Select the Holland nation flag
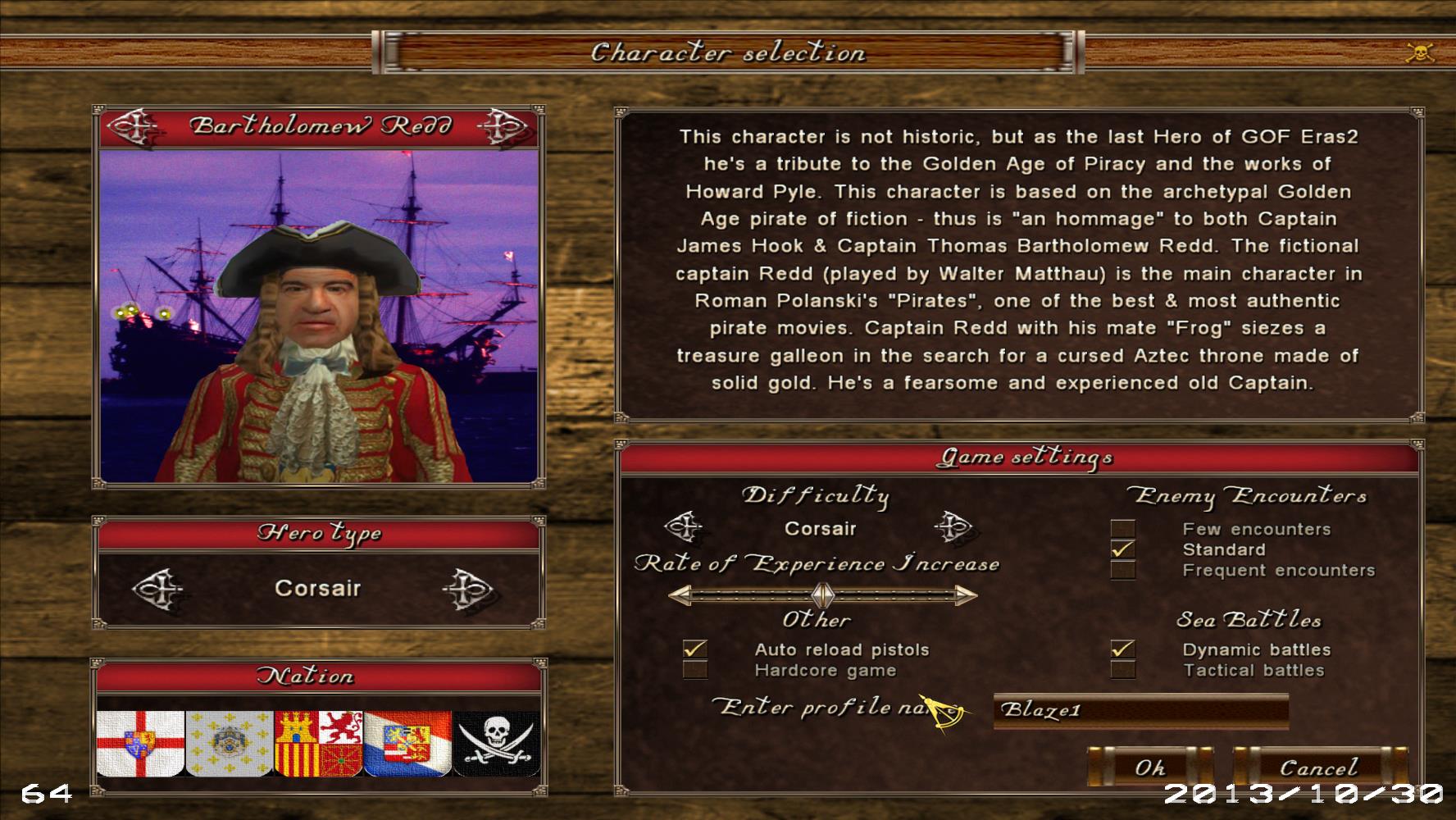1456x820 pixels. pyautogui.click(x=407, y=743)
